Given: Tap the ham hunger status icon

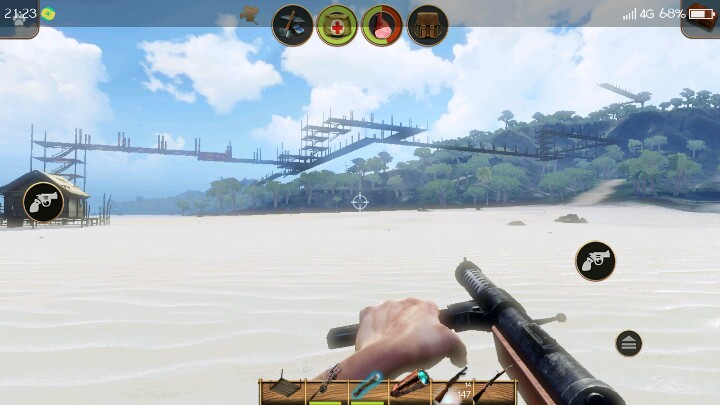Looking at the screenshot, I should click(382, 25).
